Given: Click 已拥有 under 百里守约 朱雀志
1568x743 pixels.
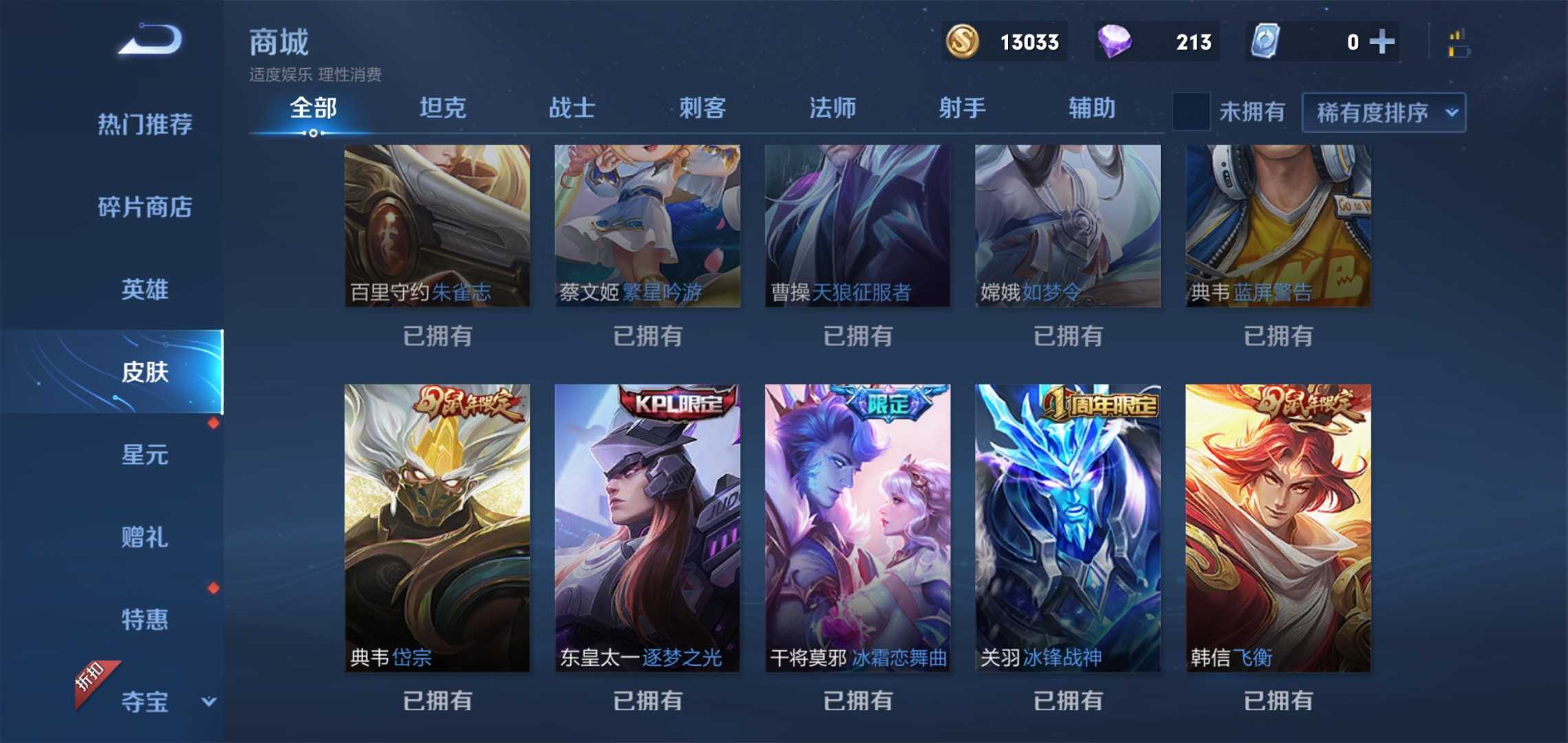Looking at the screenshot, I should (x=437, y=336).
